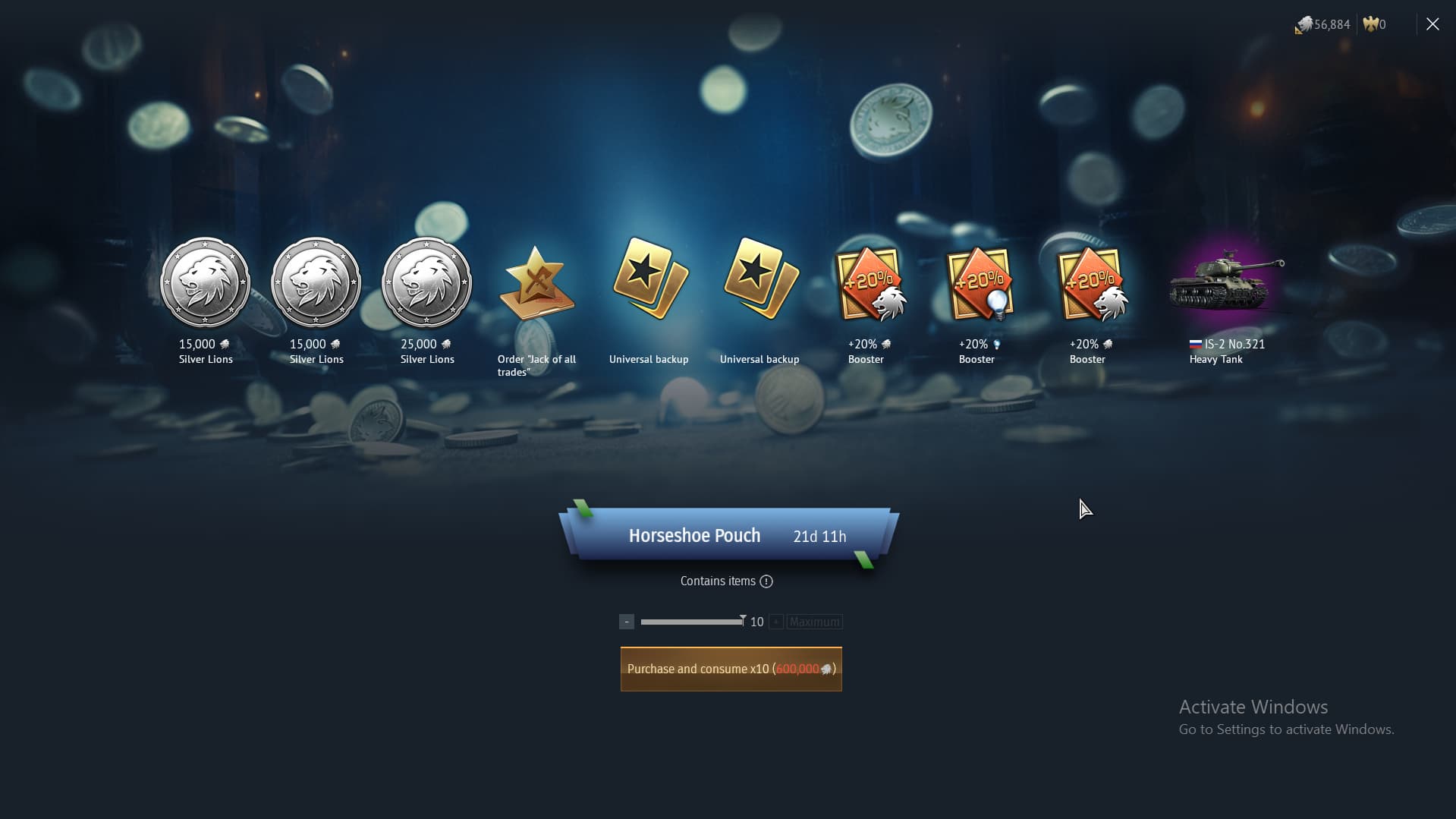Increase quantity with the plus button
1456x819 pixels.
click(775, 621)
